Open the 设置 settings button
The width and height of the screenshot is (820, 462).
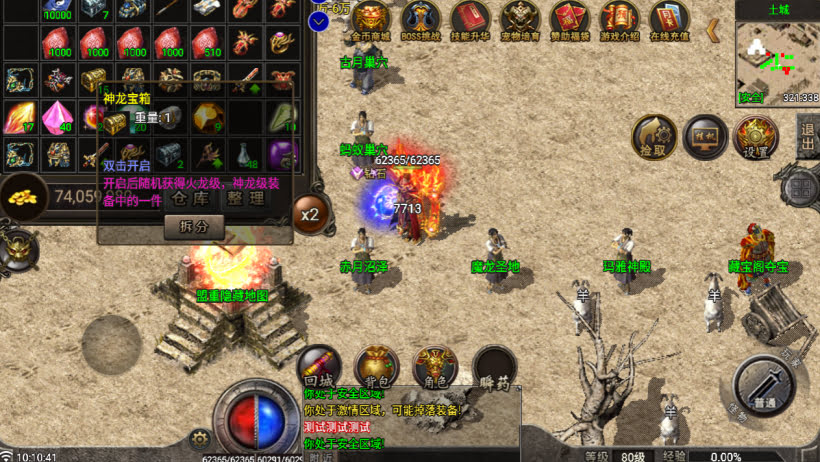tap(756, 137)
